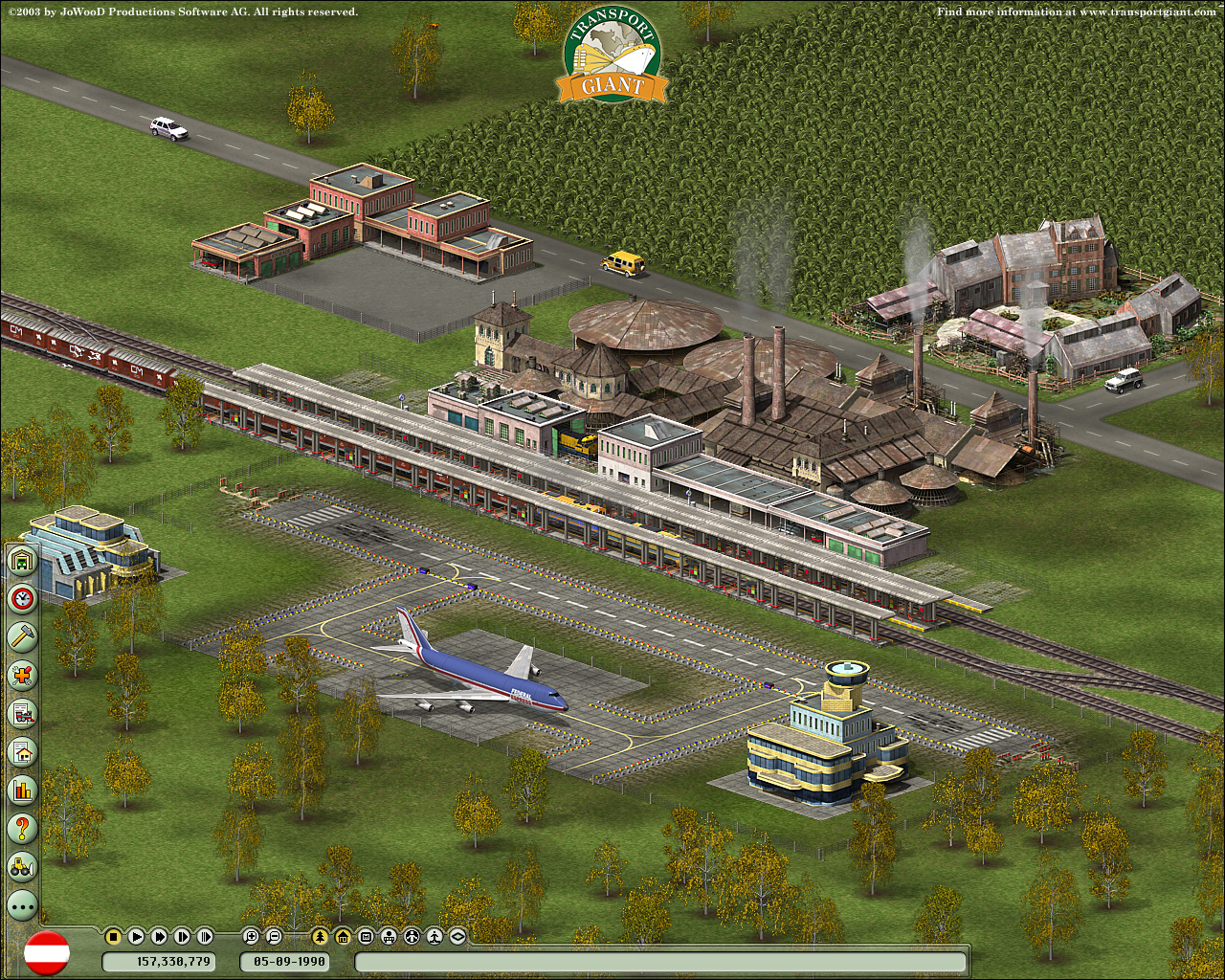Select the depot building tool

(x=20, y=561)
